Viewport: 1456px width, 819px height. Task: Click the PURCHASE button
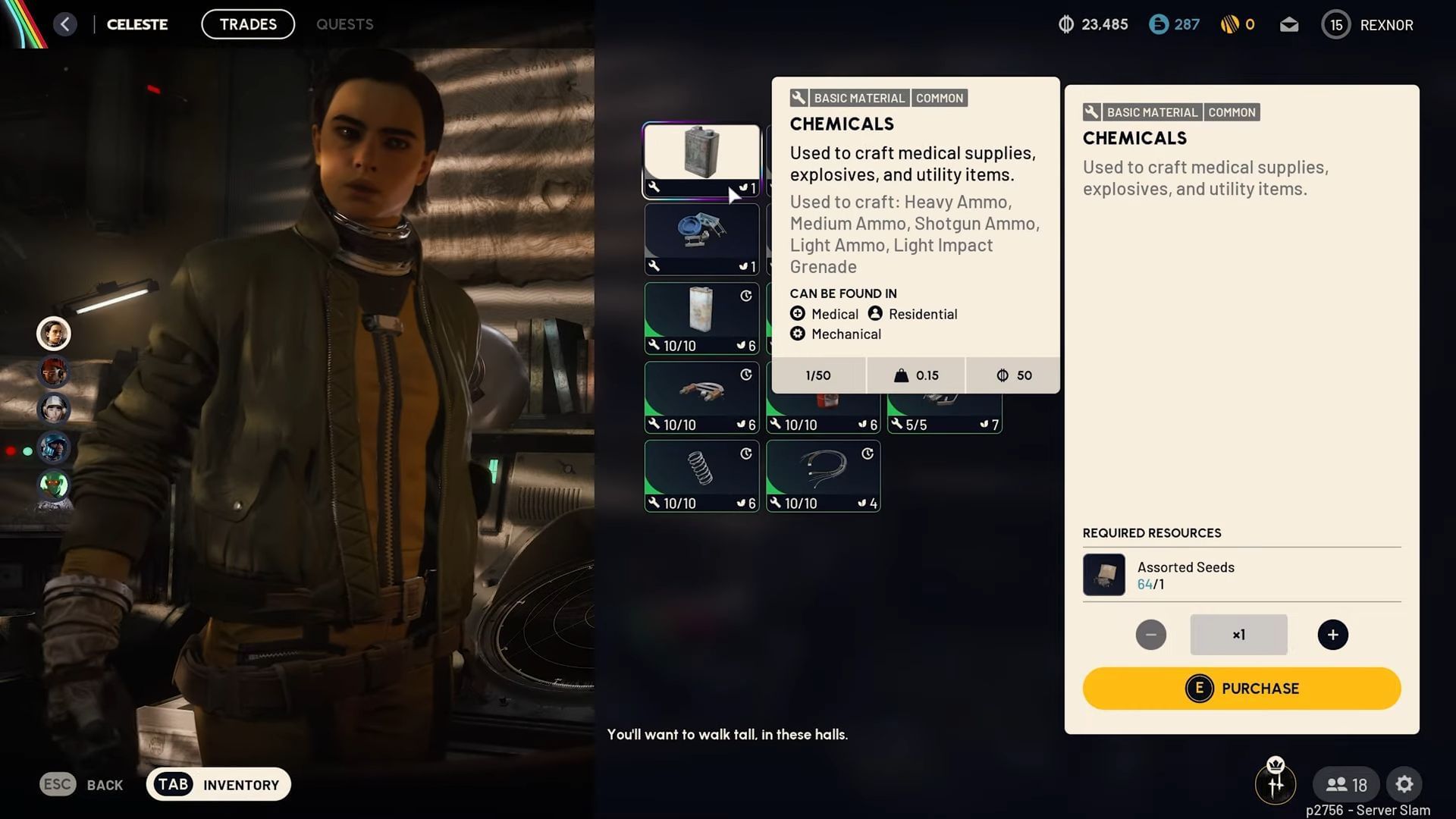click(x=1241, y=688)
